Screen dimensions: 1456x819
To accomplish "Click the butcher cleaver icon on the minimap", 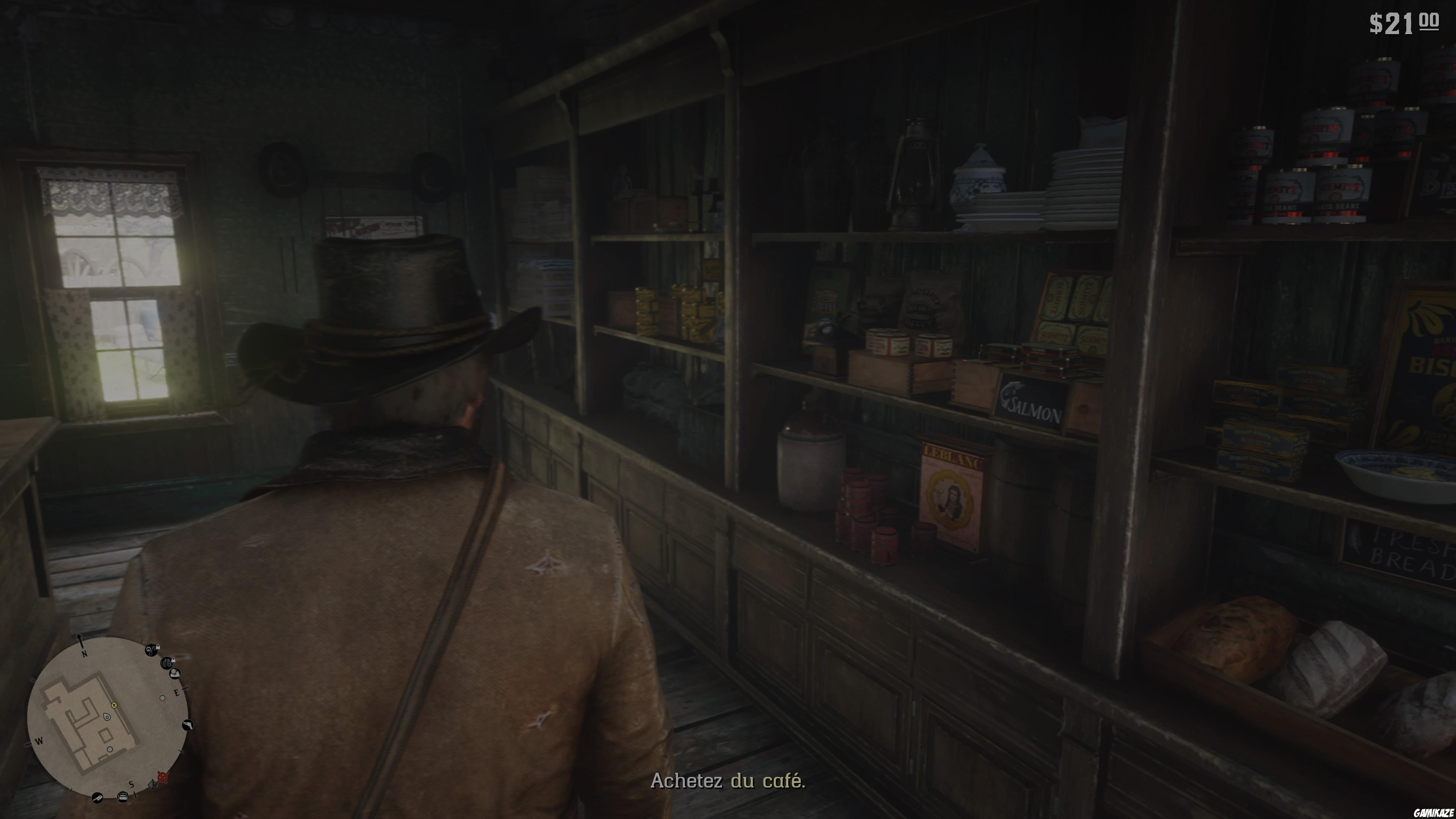I will tap(98, 798).
